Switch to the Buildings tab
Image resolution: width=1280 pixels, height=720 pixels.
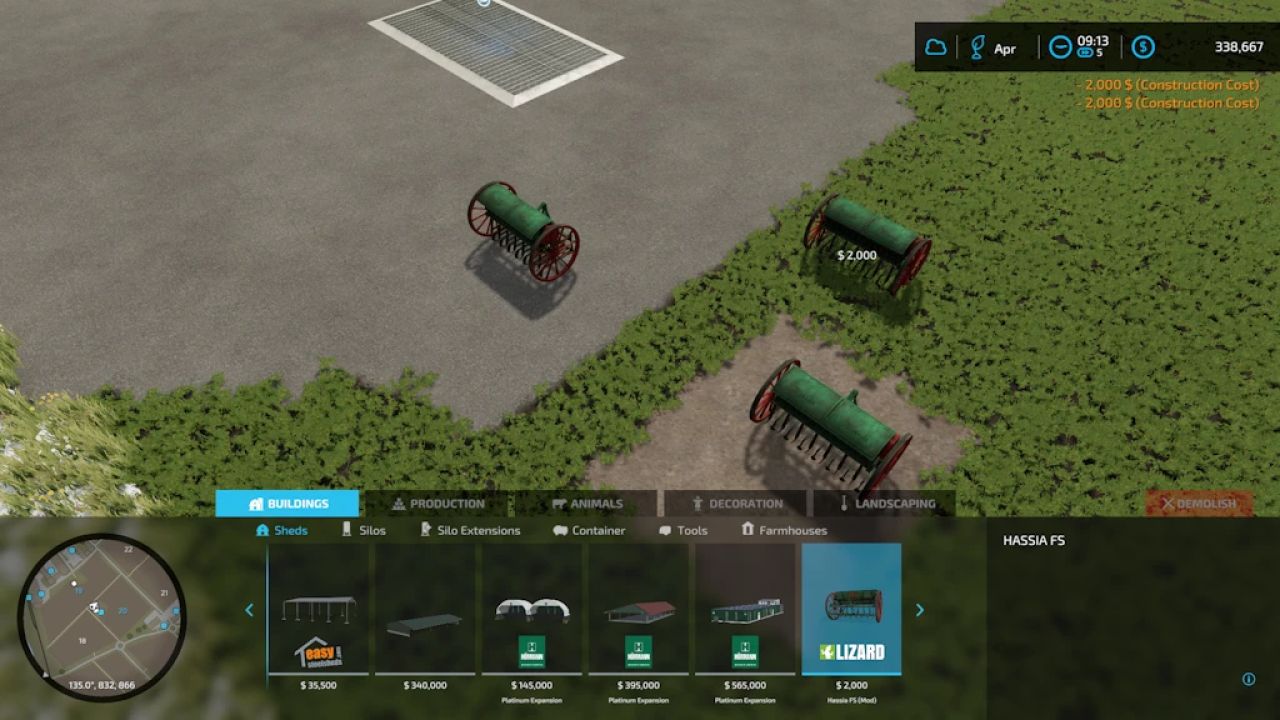(x=287, y=504)
